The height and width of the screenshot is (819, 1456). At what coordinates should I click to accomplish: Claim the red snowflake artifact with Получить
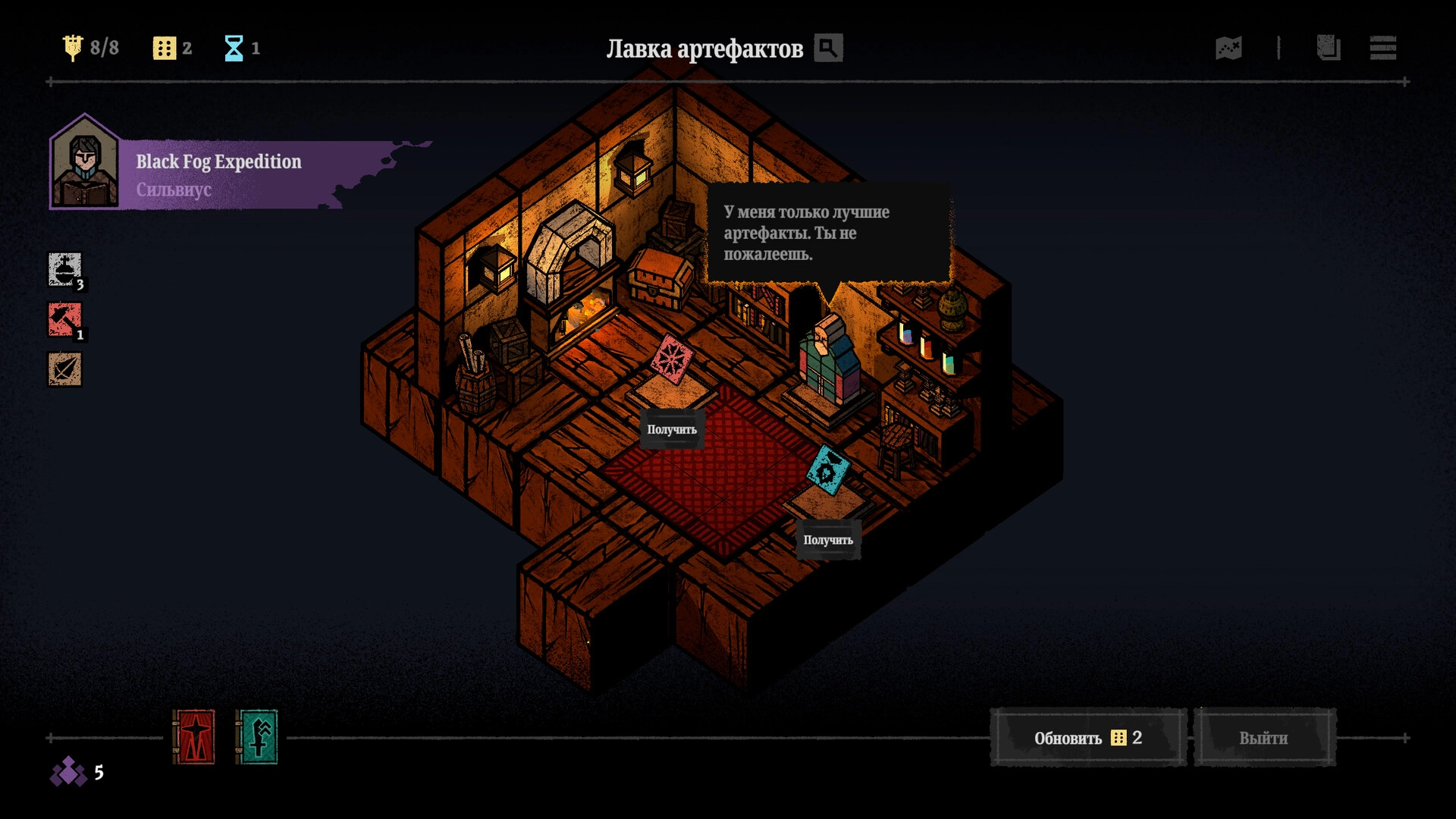click(672, 429)
